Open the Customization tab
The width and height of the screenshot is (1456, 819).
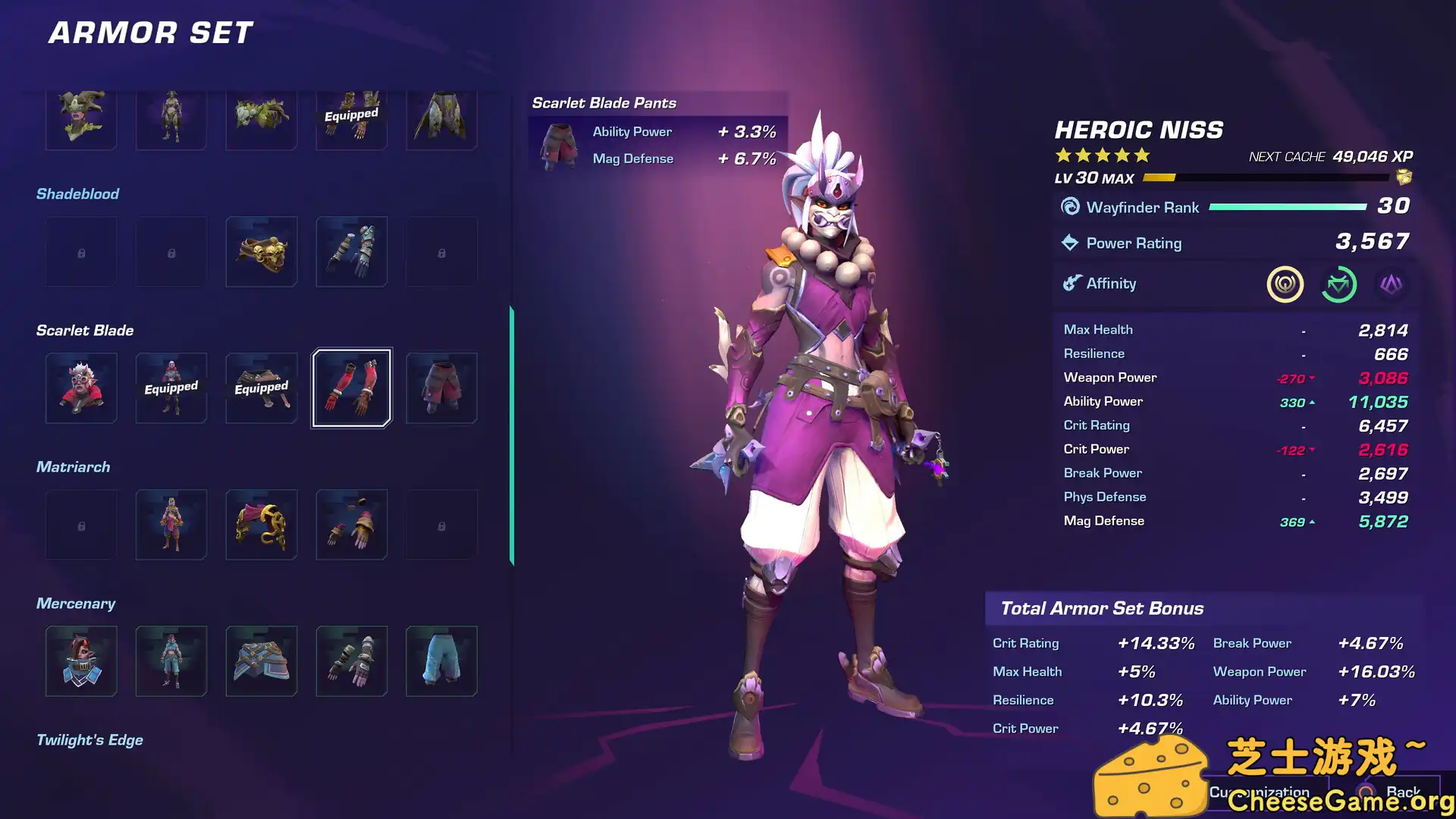1260,791
